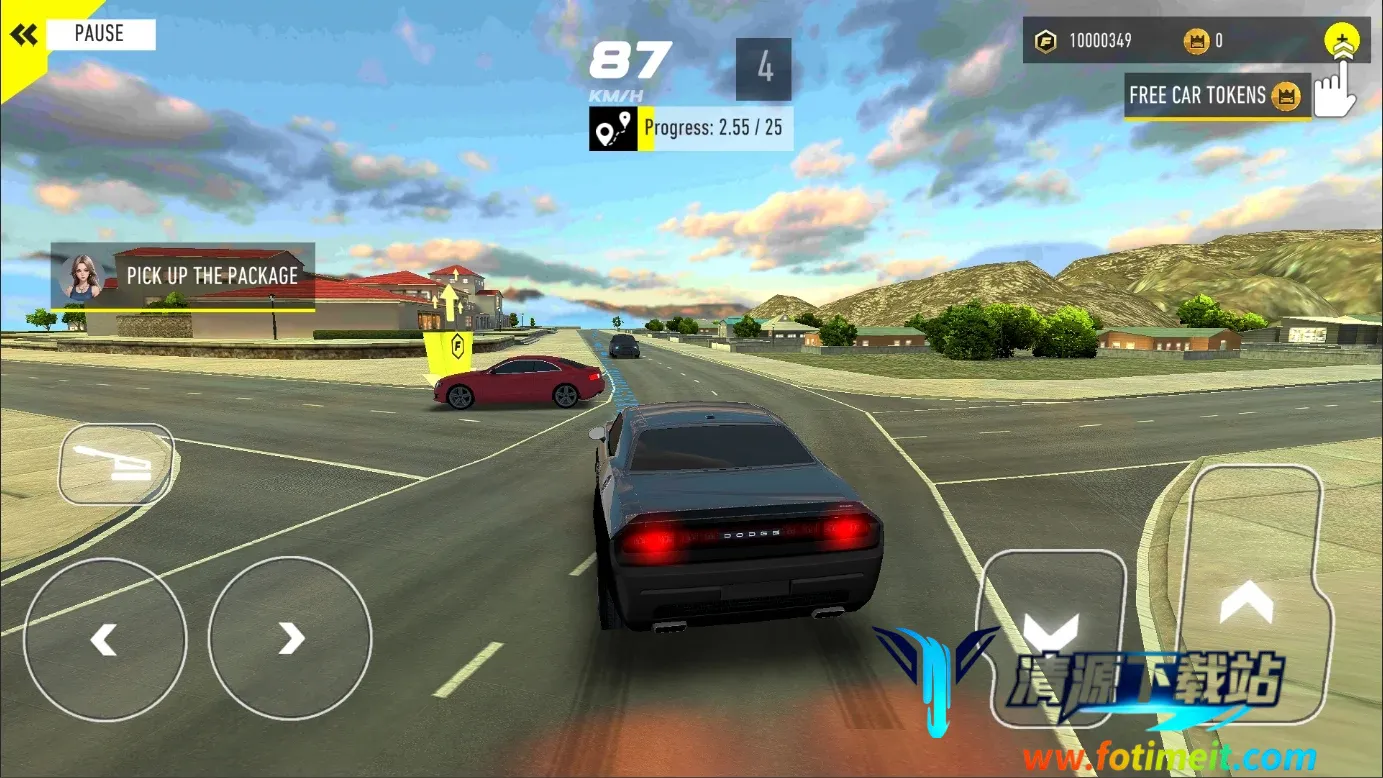Steer left with the left arrow button
Screen dimensions: 1383x778
point(104,638)
